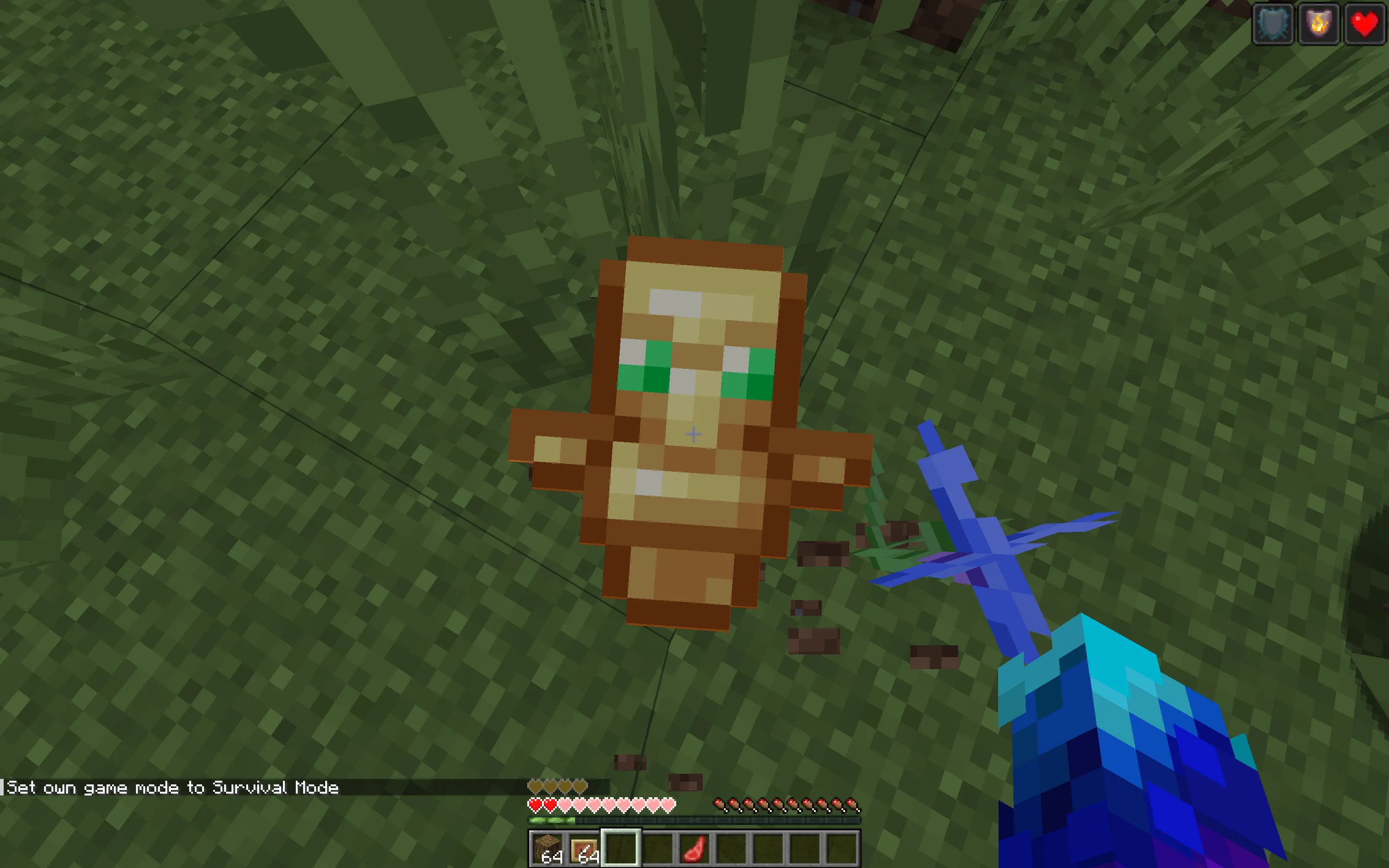The image size is (1389, 868).
Task: Click the green experience bar
Action: tap(551, 819)
